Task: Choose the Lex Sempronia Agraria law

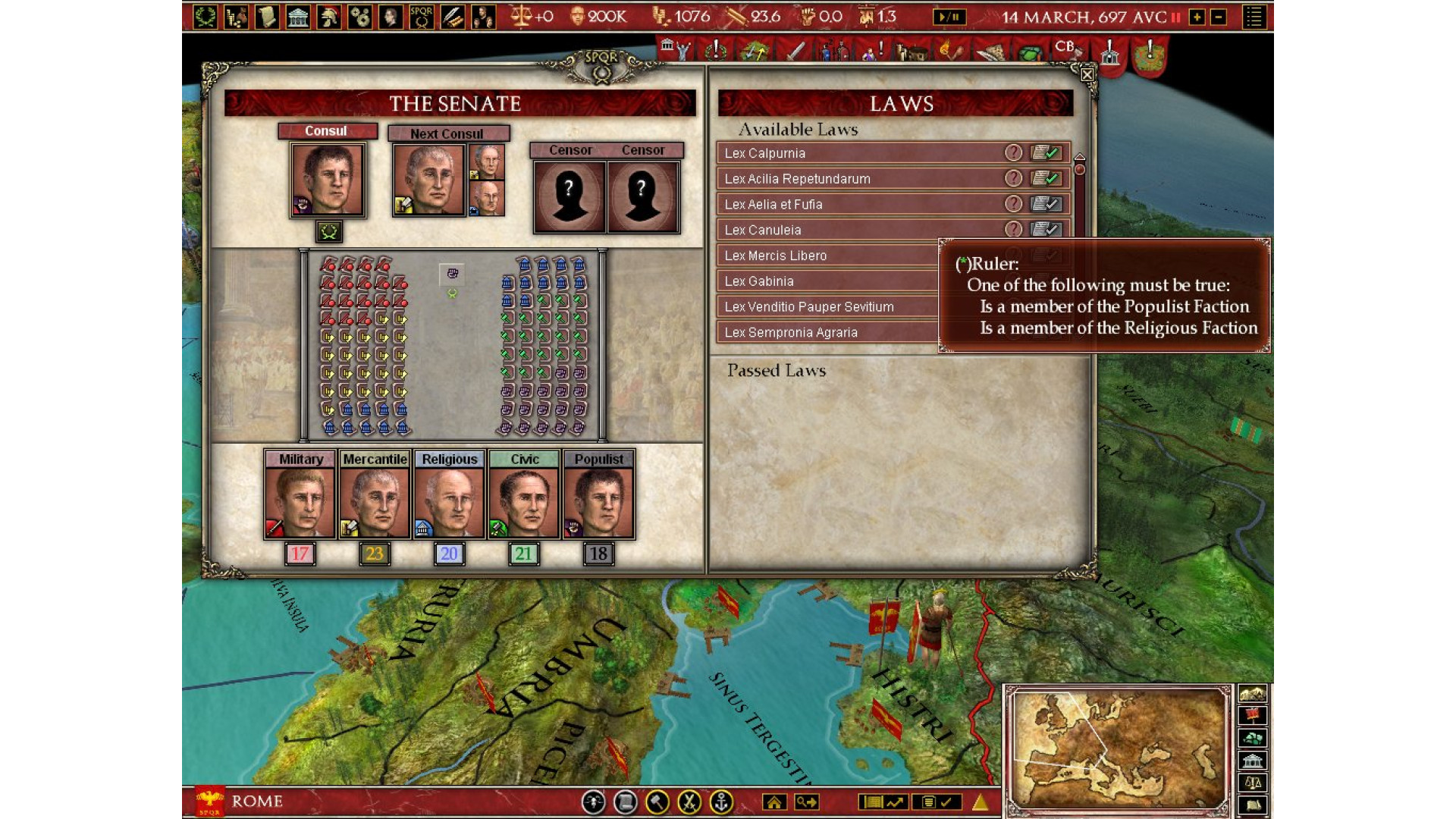Action: 827,332
